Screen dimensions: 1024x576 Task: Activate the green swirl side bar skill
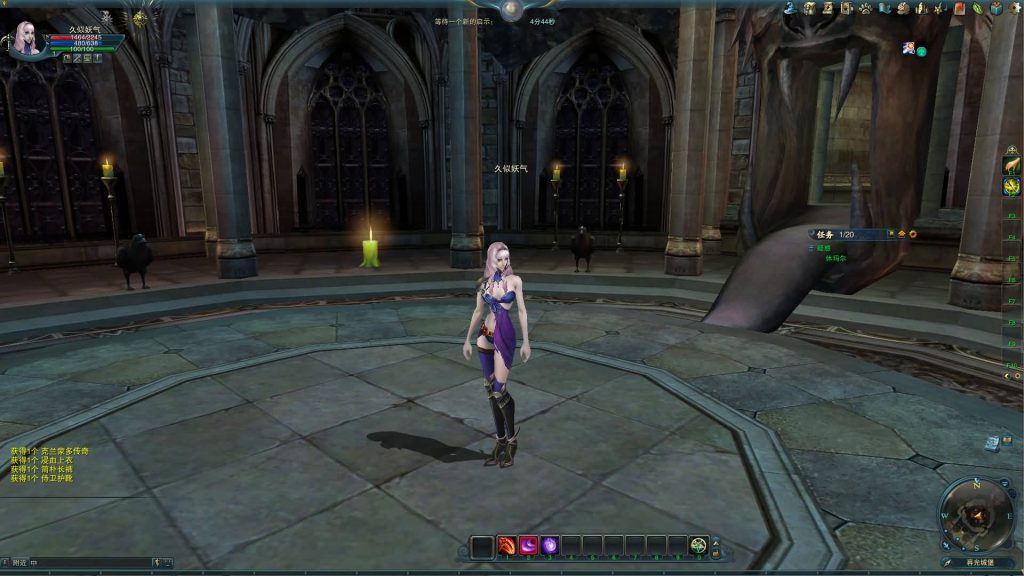pyautogui.click(x=1012, y=186)
